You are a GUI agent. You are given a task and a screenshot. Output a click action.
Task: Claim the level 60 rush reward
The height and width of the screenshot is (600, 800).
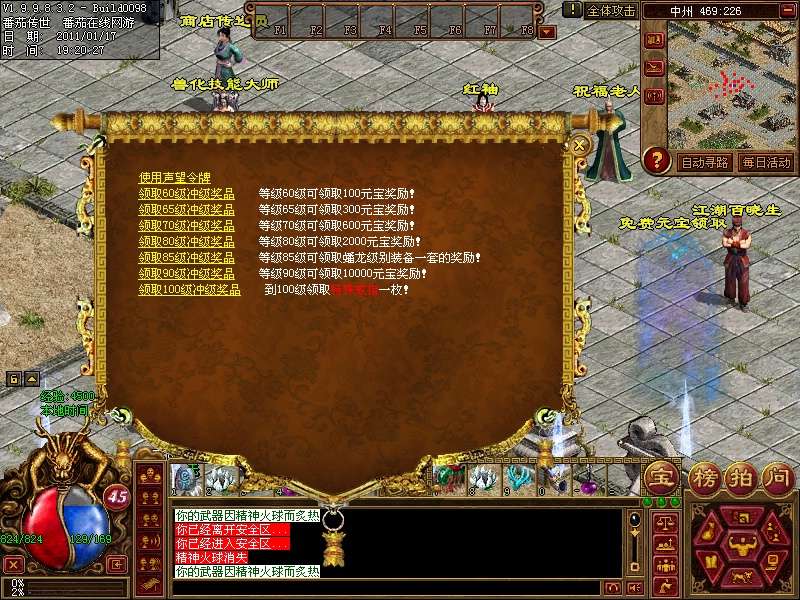tap(186, 193)
